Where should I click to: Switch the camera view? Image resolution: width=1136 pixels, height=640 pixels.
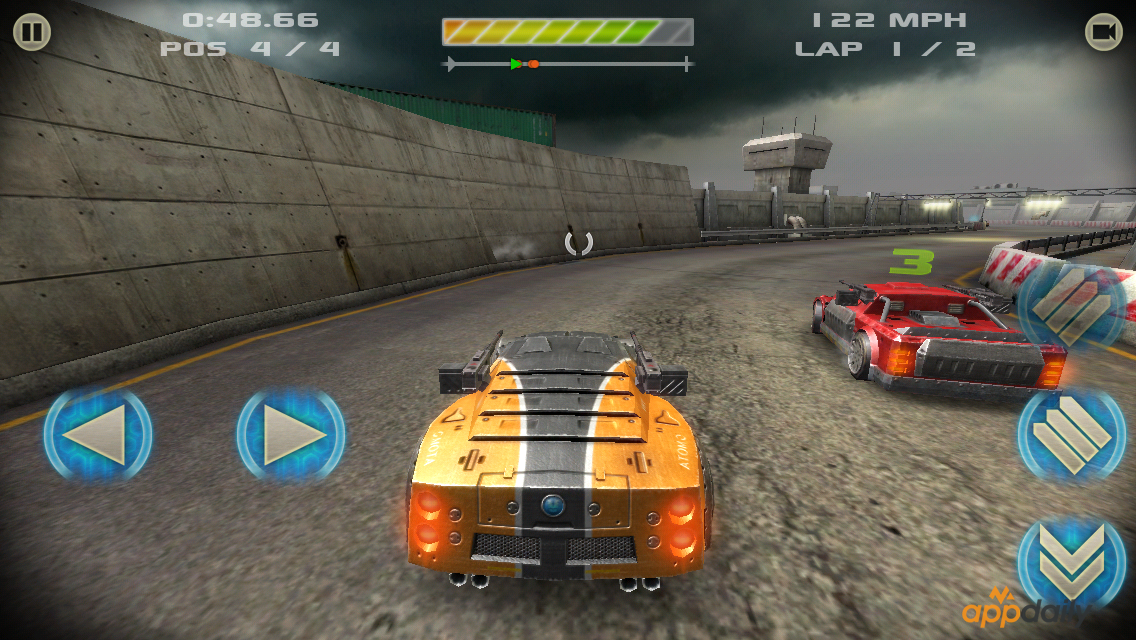point(1103,33)
